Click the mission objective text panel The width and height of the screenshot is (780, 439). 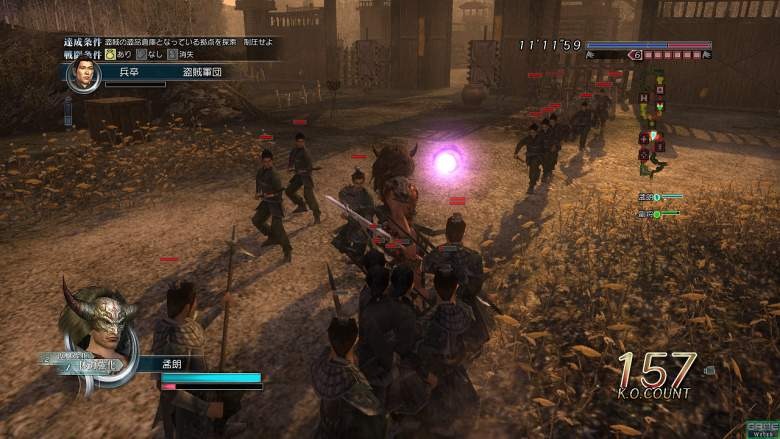click(170, 42)
